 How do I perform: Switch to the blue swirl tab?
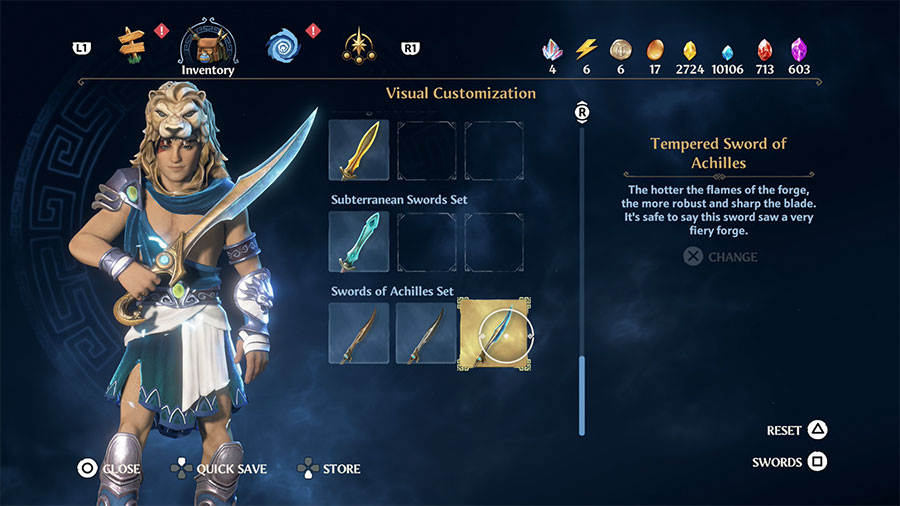click(283, 45)
